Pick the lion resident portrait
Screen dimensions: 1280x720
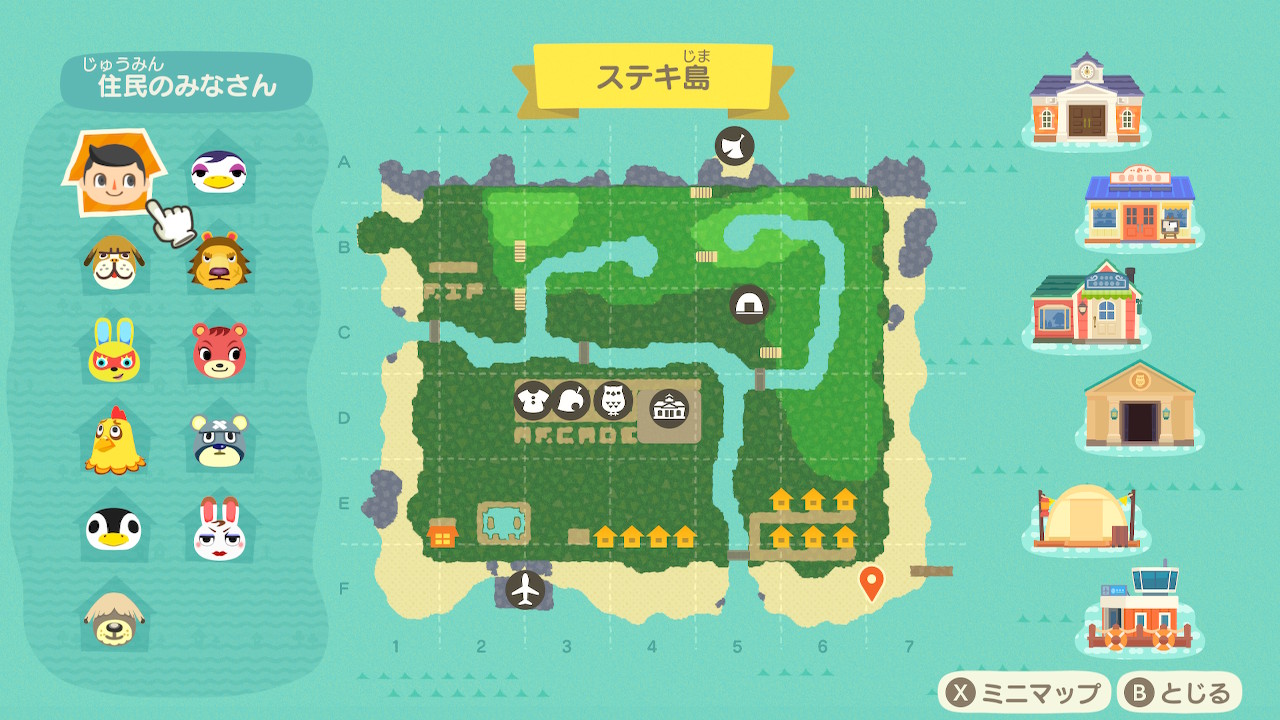tap(219, 262)
